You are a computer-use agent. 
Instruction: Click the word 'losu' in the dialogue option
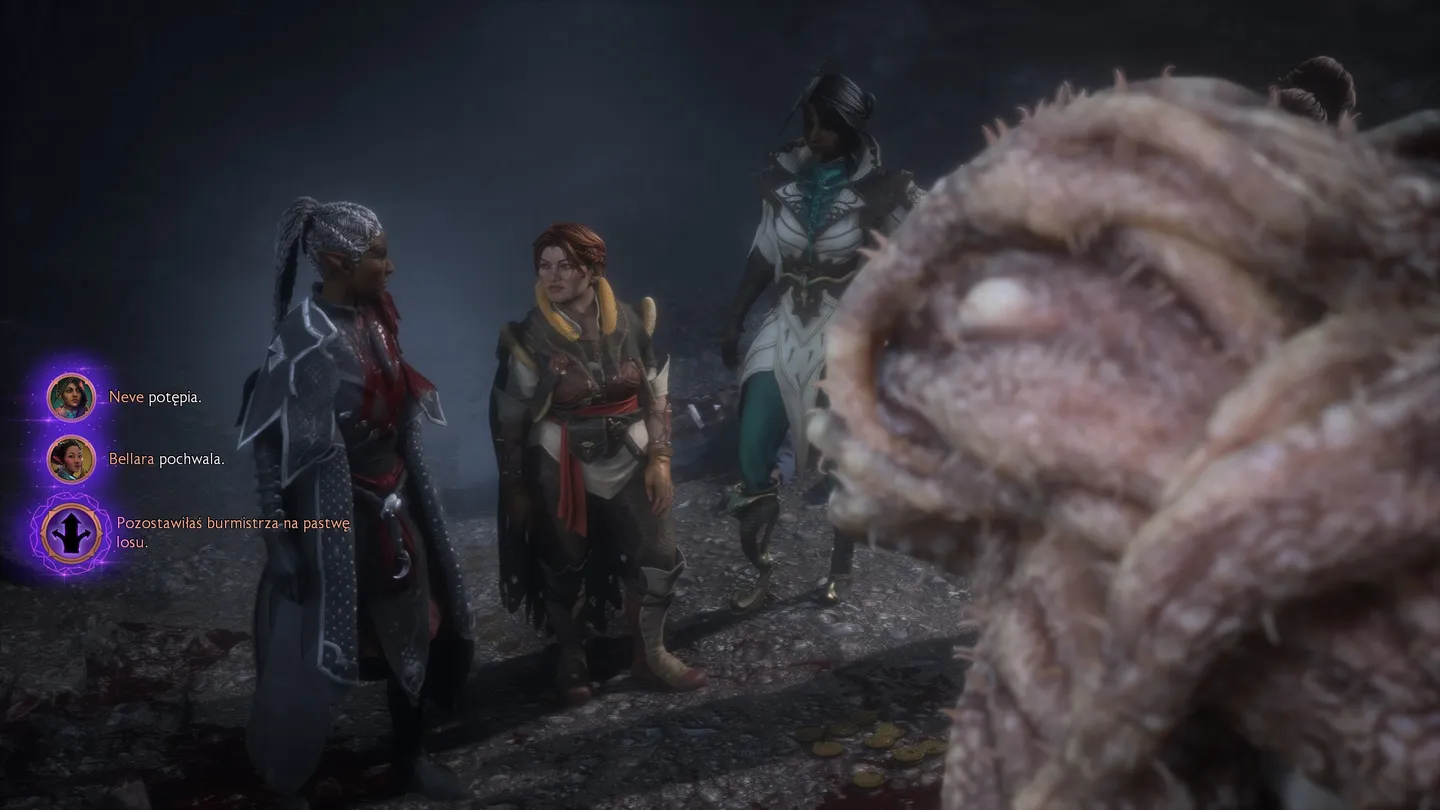tap(129, 541)
